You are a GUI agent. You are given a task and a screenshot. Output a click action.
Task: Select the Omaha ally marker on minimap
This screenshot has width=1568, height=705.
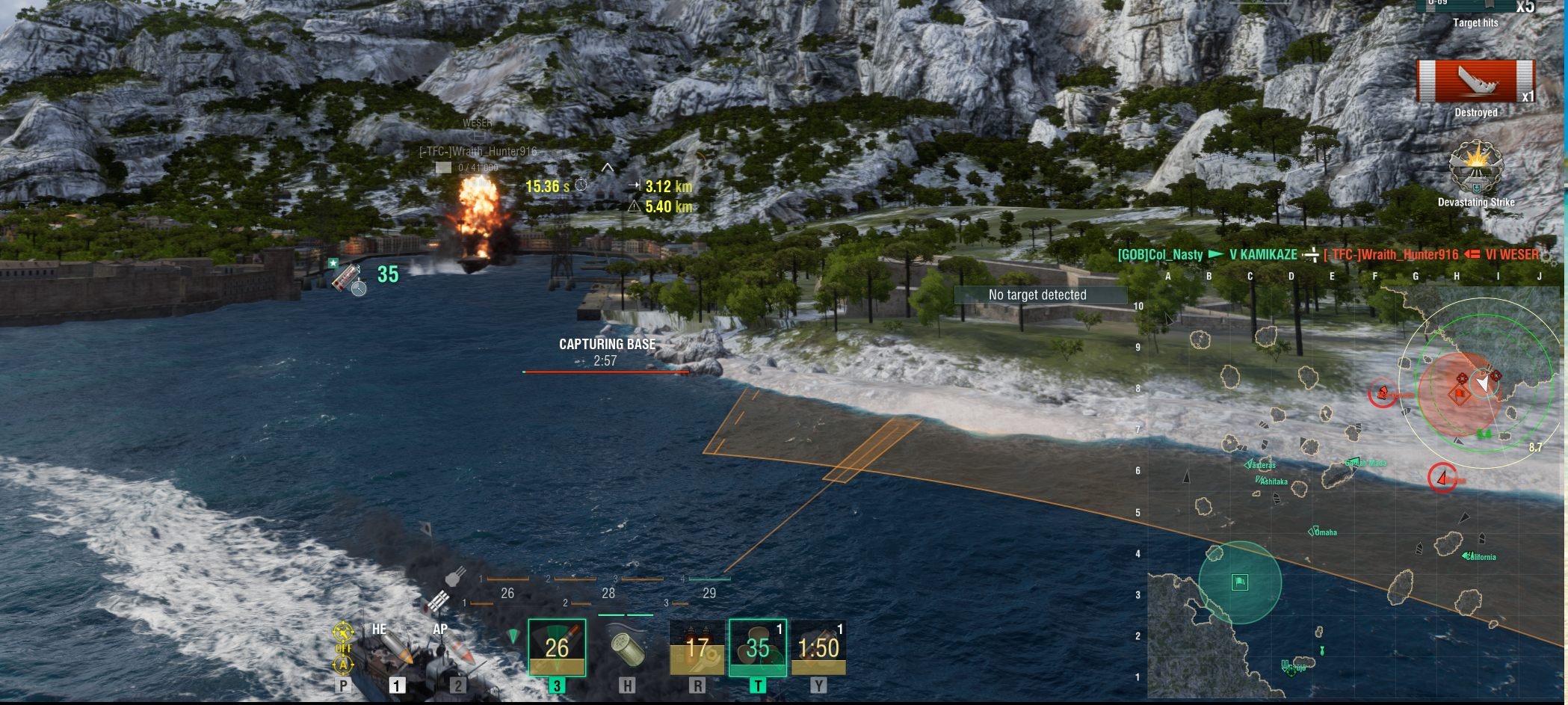coord(1312,532)
